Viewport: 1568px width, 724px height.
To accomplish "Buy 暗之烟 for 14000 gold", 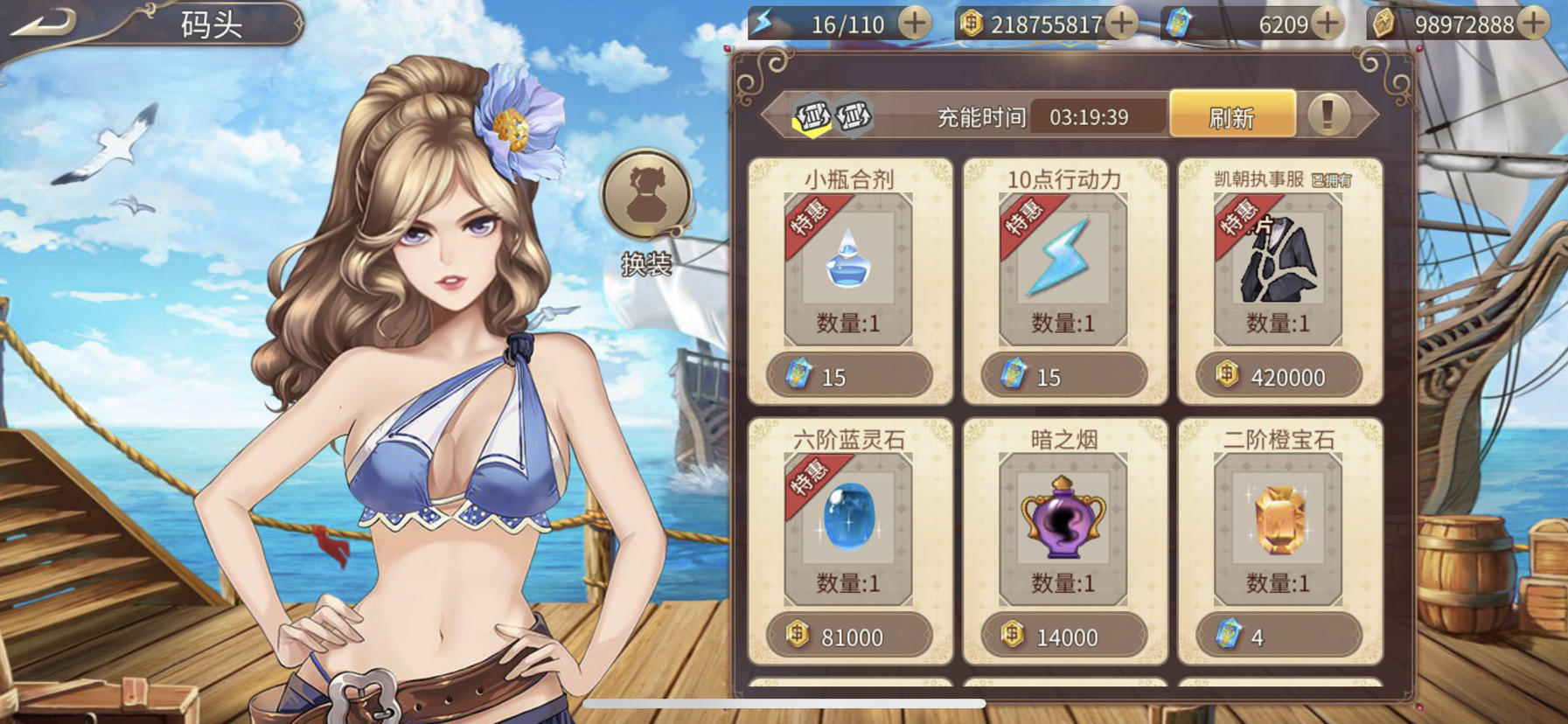I will point(1063,637).
